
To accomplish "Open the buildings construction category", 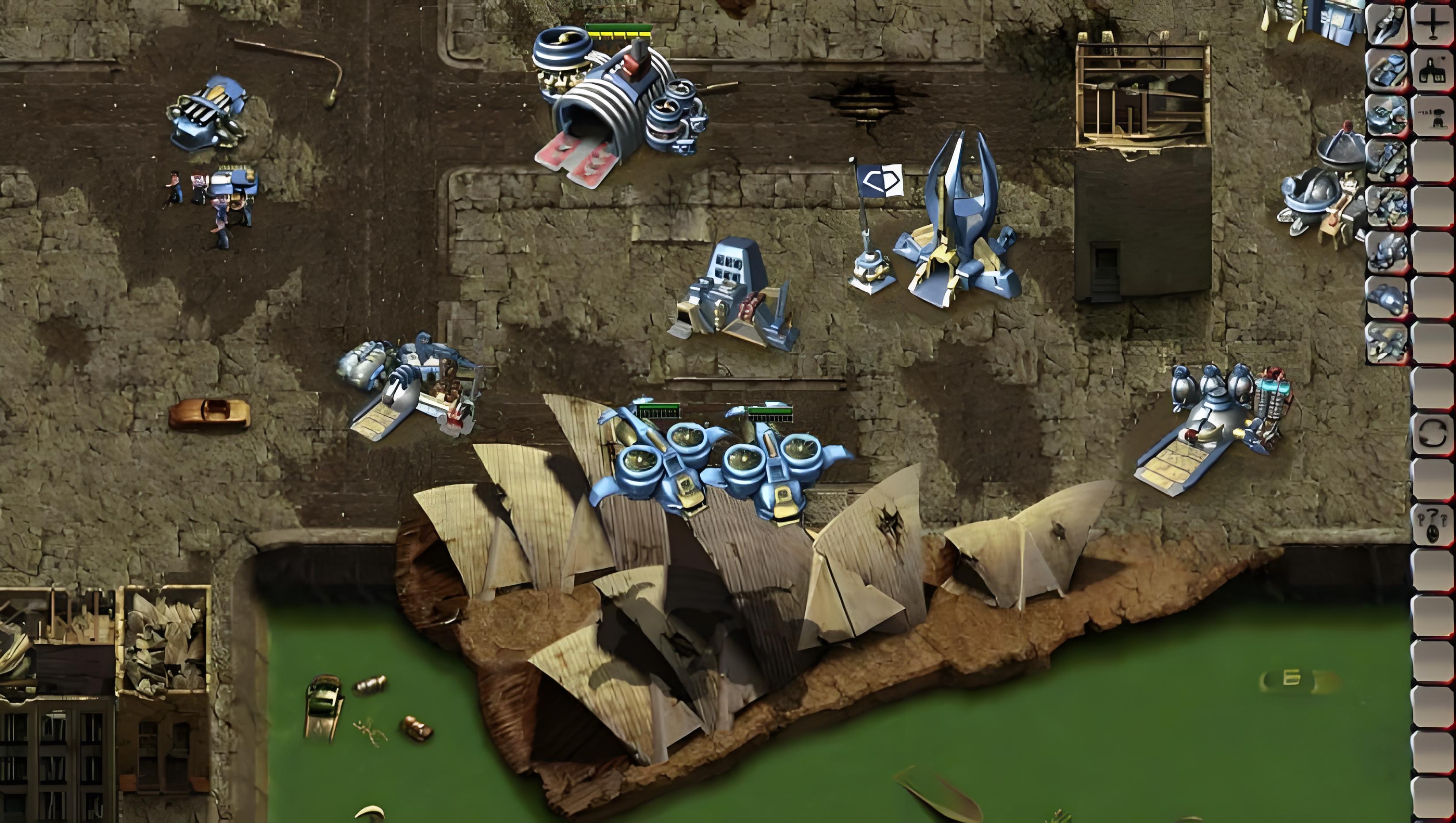I will 1433,70.
